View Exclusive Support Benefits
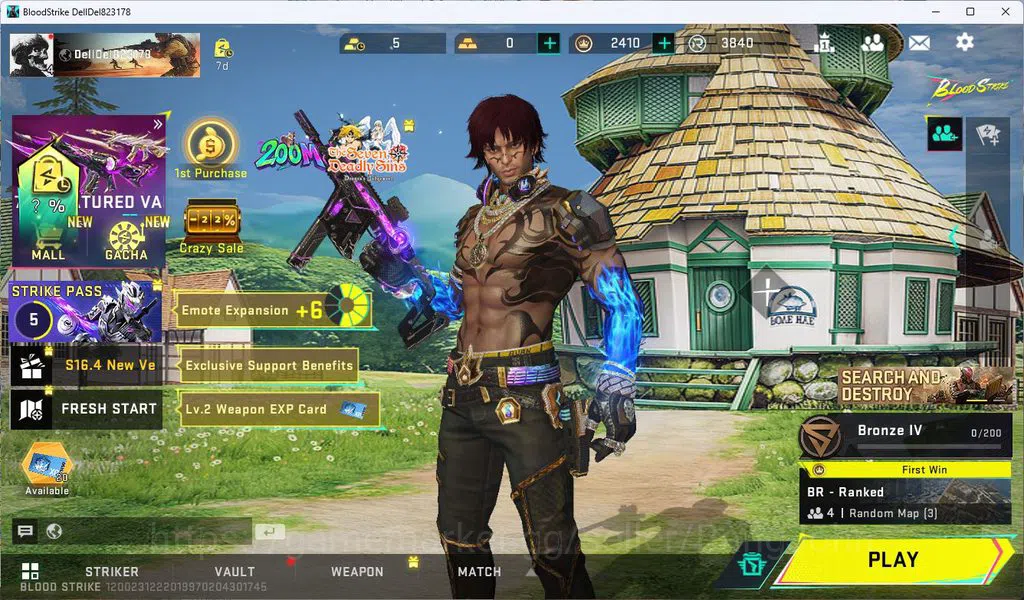This screenshot has width=1024, height=600. [269, 366]
